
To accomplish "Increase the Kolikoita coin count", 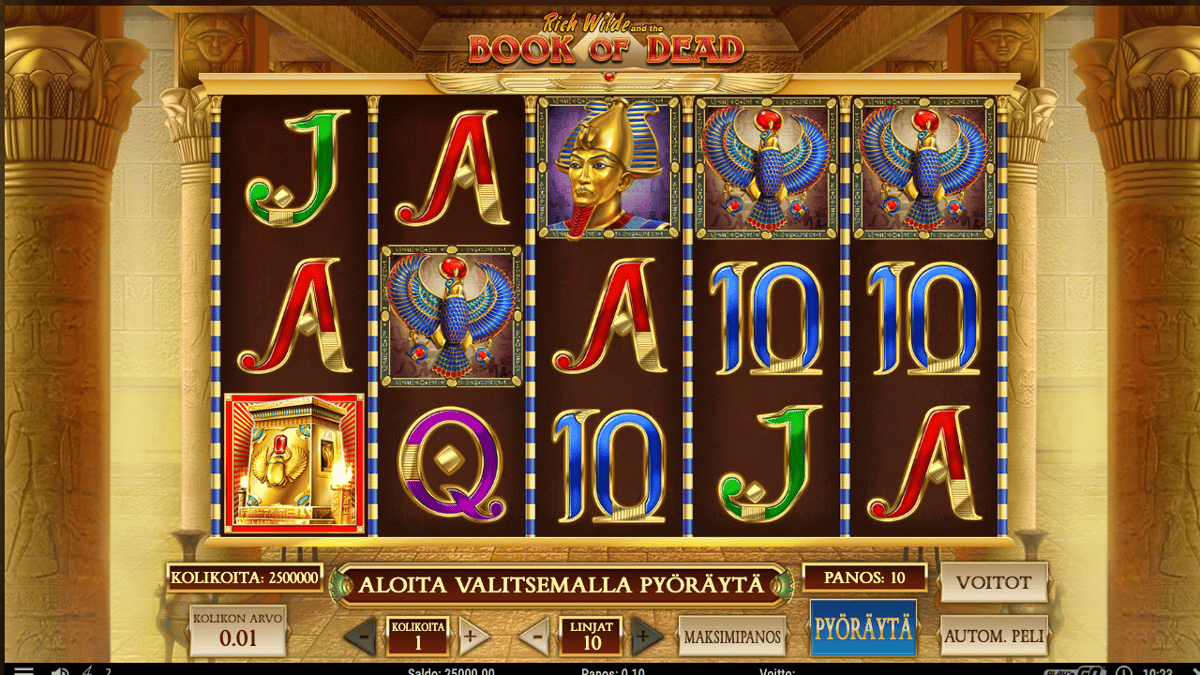I will [474, 636].
